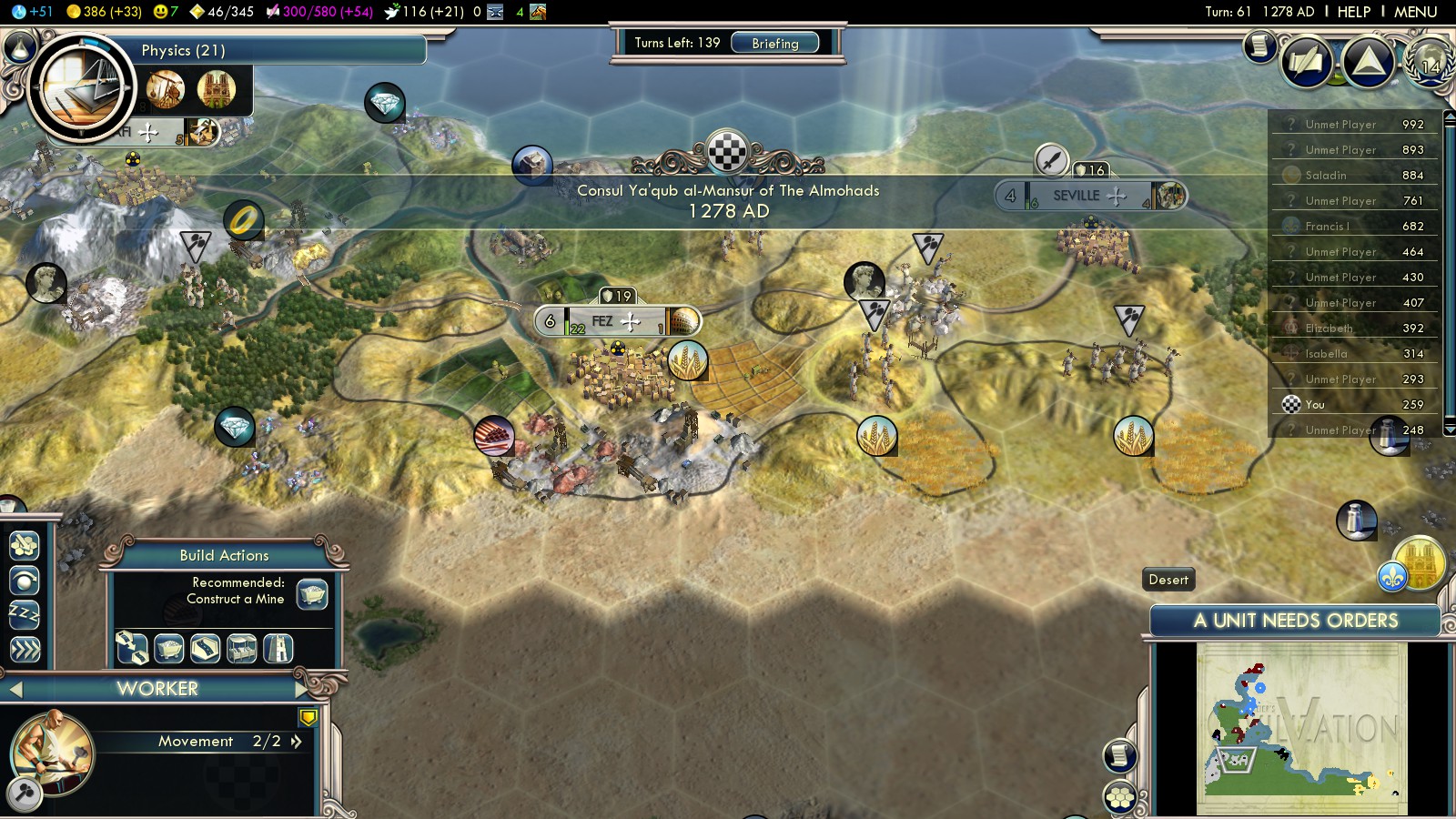Viewport: 1456px width, 819px height.
Task: Choose the trading post build action
Action: click(x=241, y=648)
